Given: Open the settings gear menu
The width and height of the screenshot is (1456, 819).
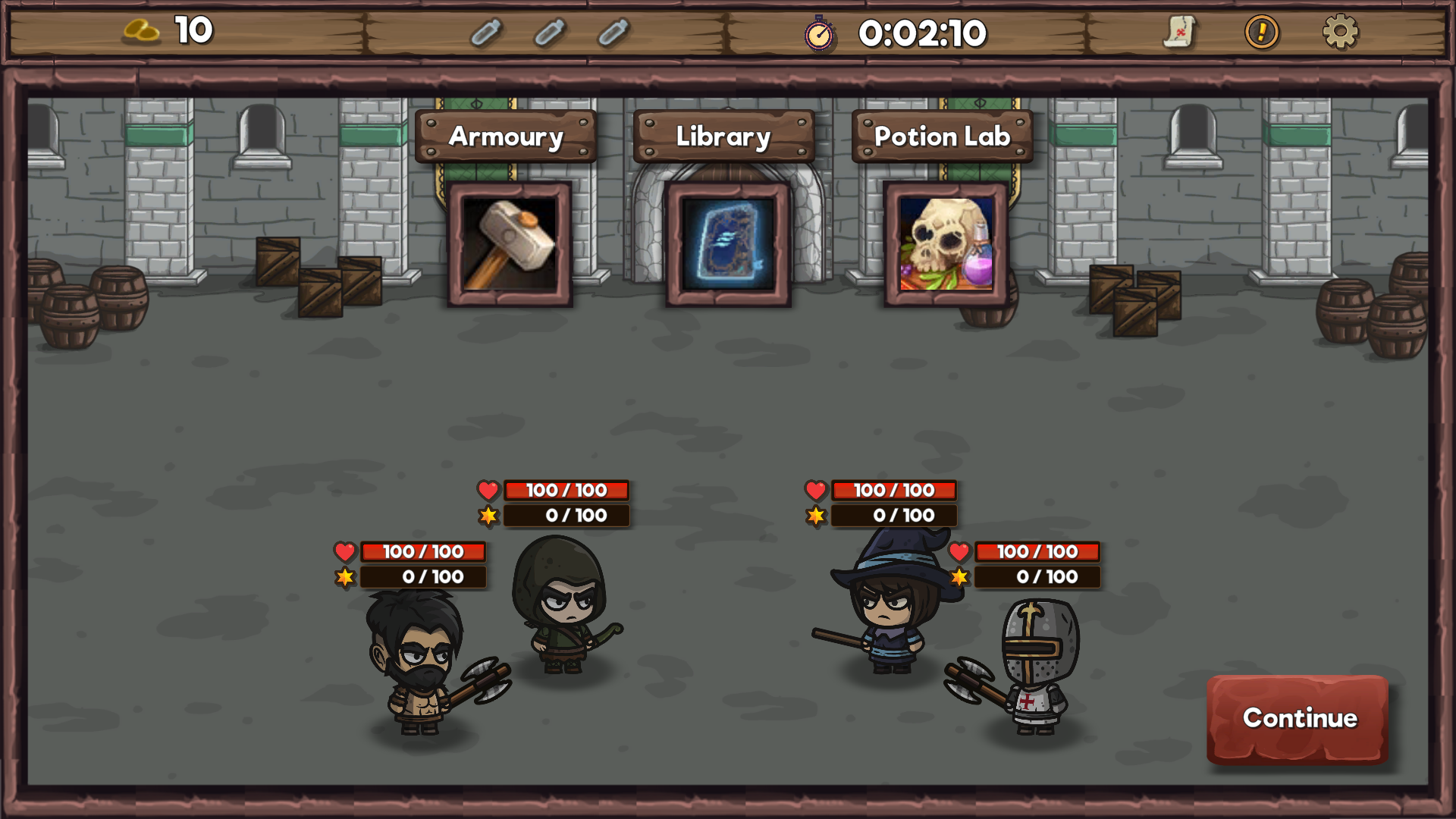Looking at the screenshot, I should coord(1340,33).
